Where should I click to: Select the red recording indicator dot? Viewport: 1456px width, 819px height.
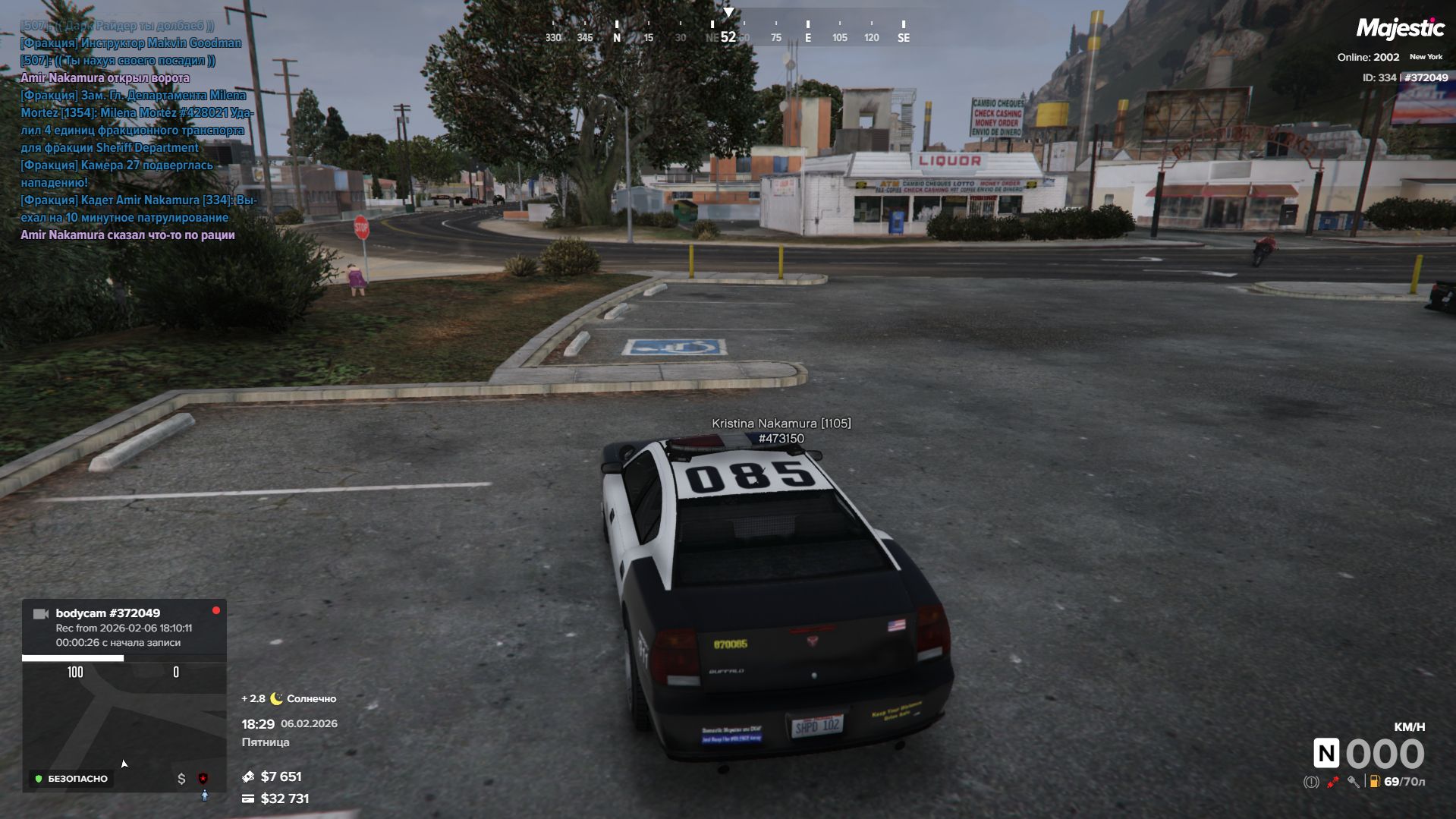[x=216, y=610]
